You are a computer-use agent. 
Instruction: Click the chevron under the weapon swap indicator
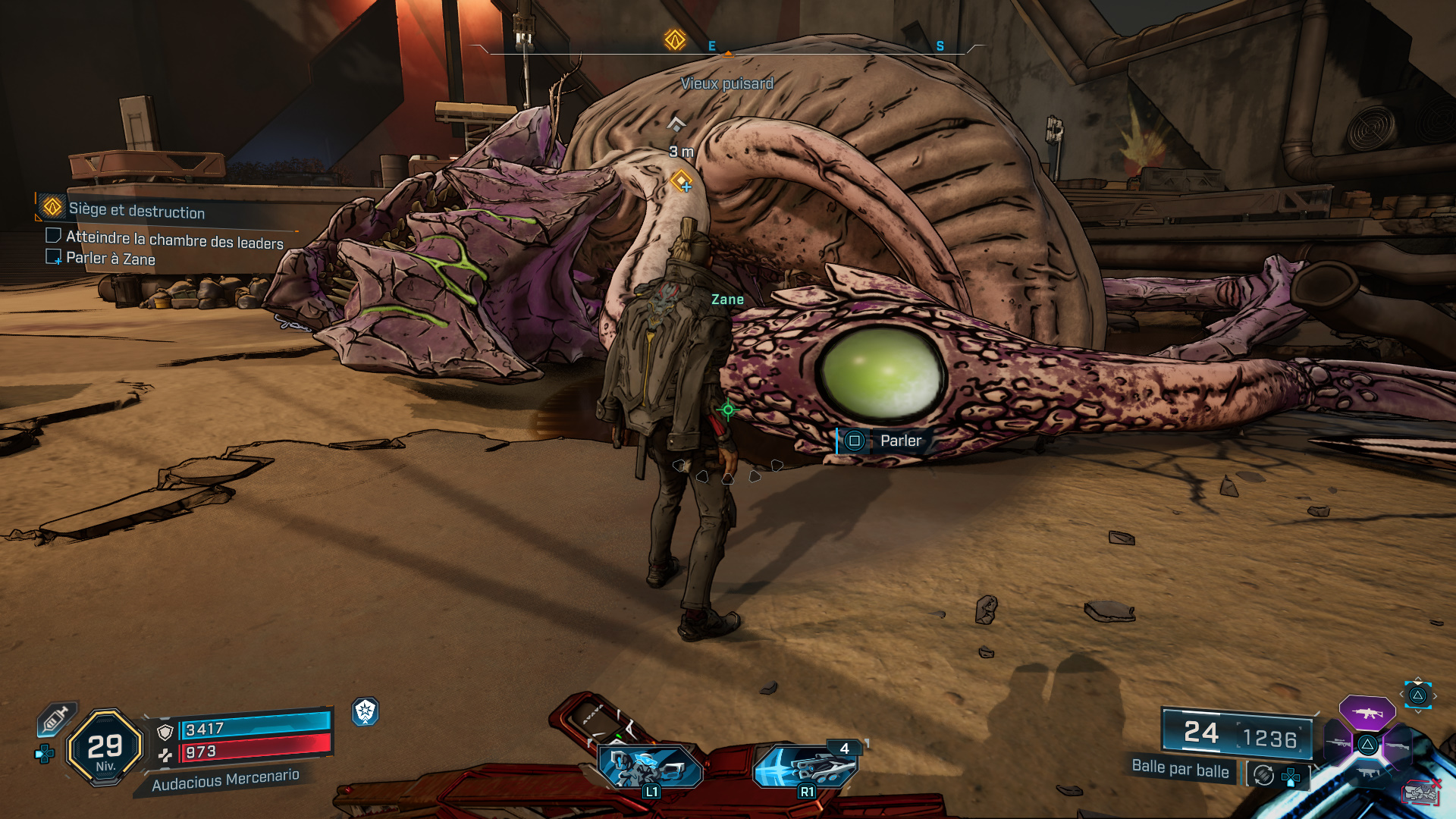1419,711
